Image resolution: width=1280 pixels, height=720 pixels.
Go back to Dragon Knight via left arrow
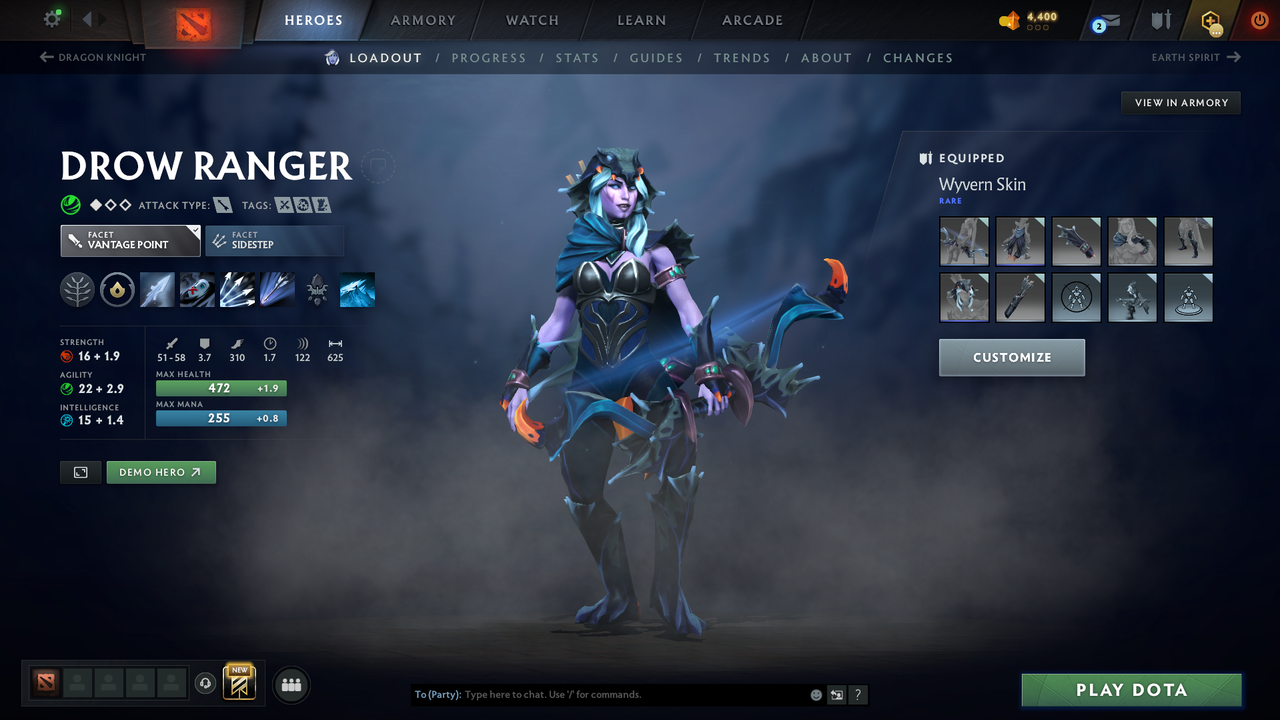48,57
